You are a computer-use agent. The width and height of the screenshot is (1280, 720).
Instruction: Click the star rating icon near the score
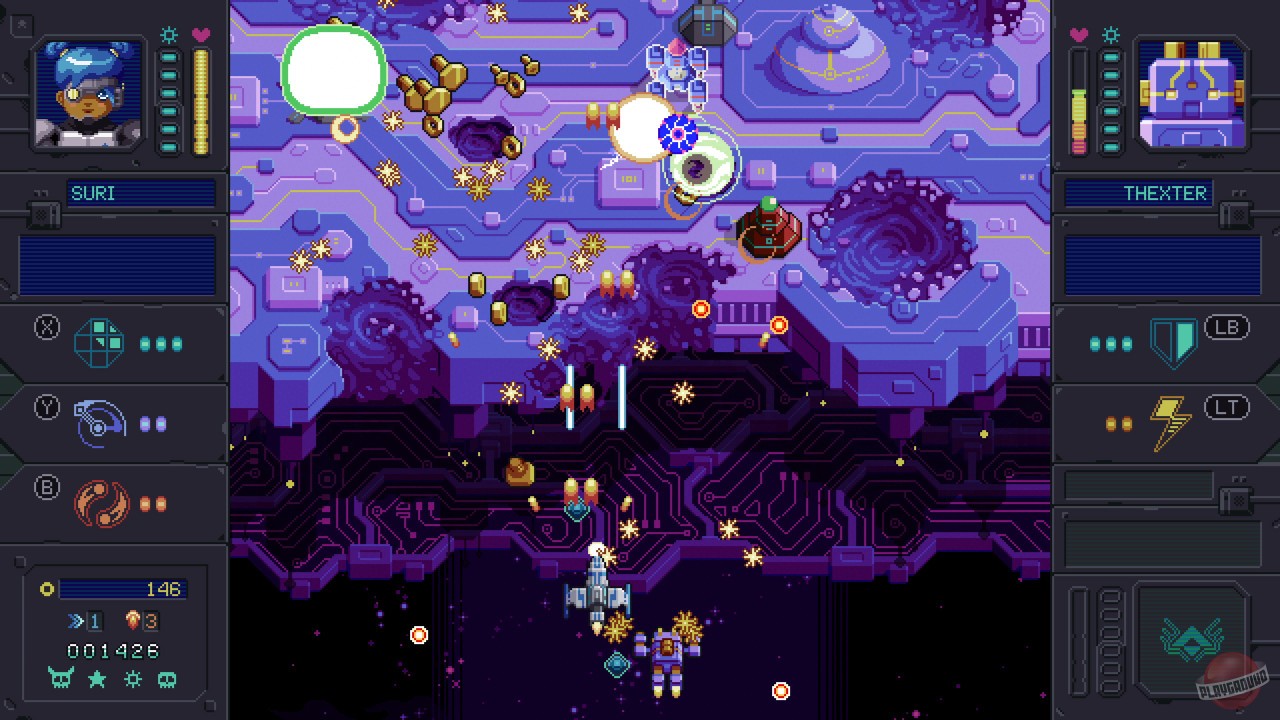click(x=96, y=679)
